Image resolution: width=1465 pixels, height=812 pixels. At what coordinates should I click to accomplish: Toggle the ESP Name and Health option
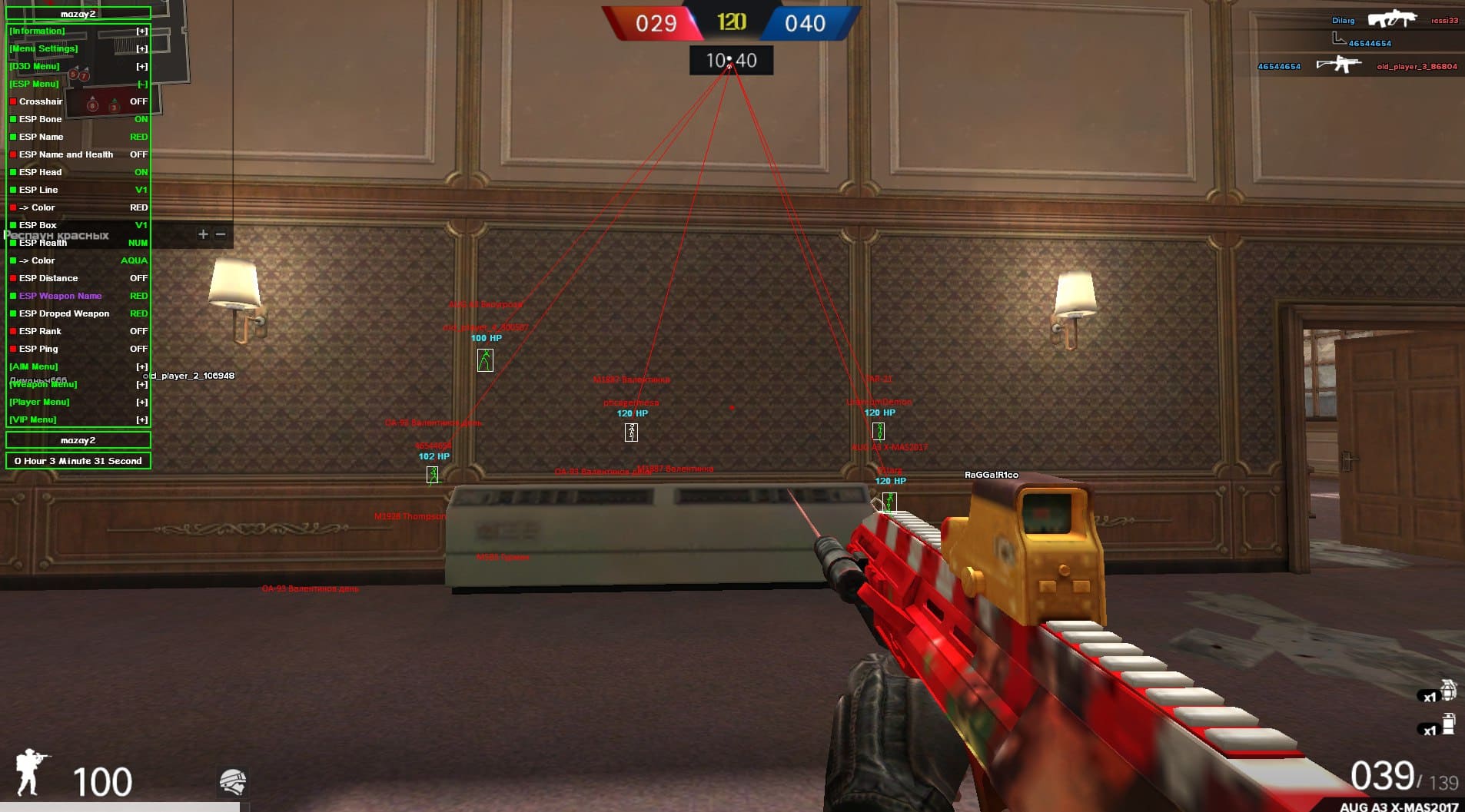66,154
